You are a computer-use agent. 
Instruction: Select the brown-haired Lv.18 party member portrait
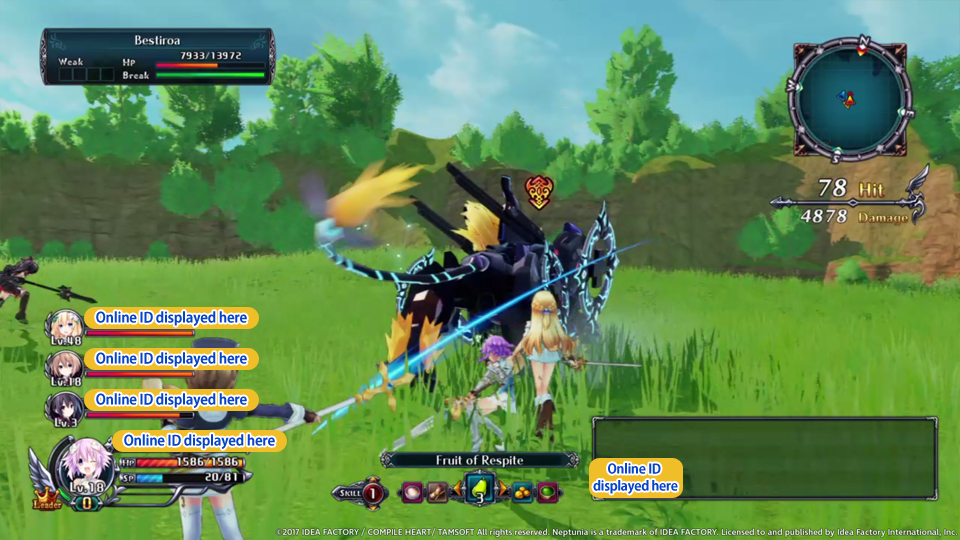62,366
